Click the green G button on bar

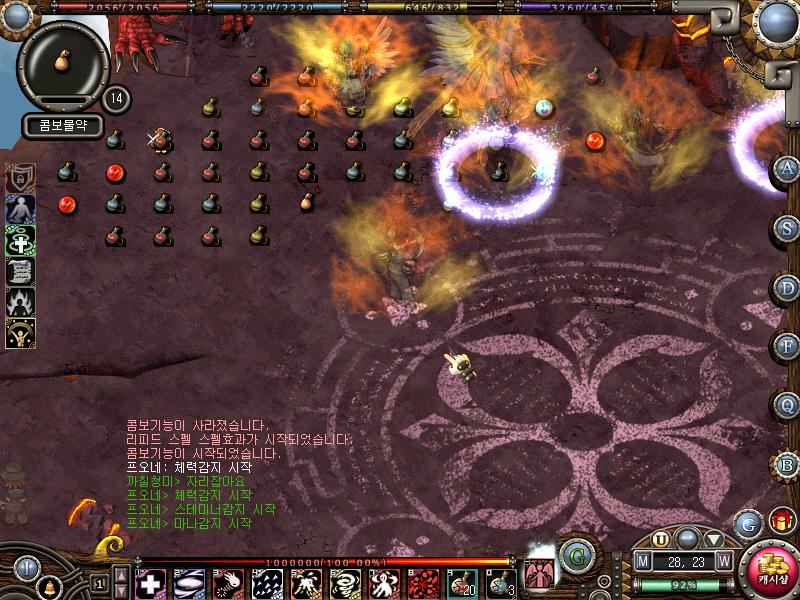pyautogui.click(x=575, y=555)
